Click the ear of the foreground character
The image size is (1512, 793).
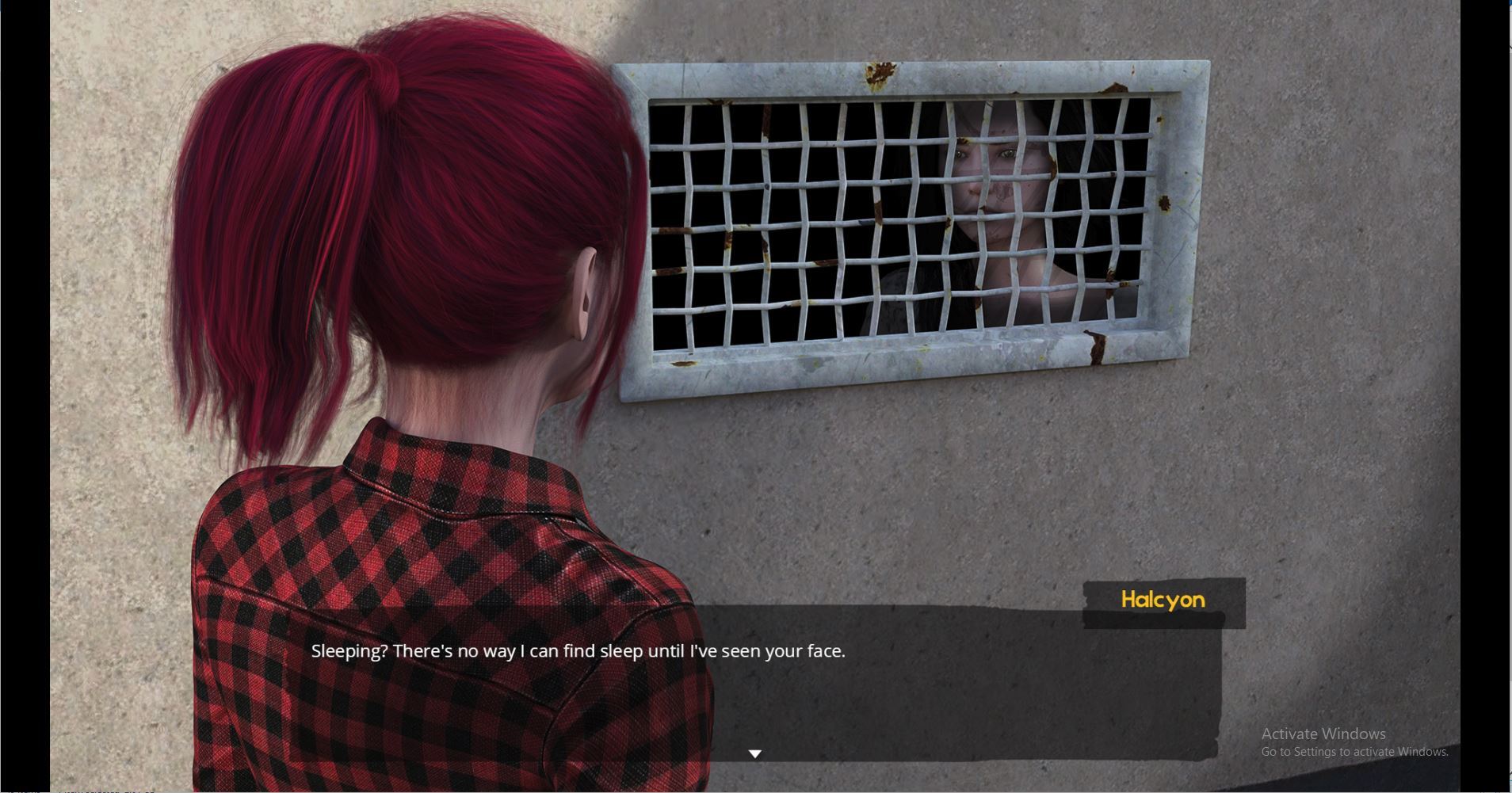tap(584, 293)
